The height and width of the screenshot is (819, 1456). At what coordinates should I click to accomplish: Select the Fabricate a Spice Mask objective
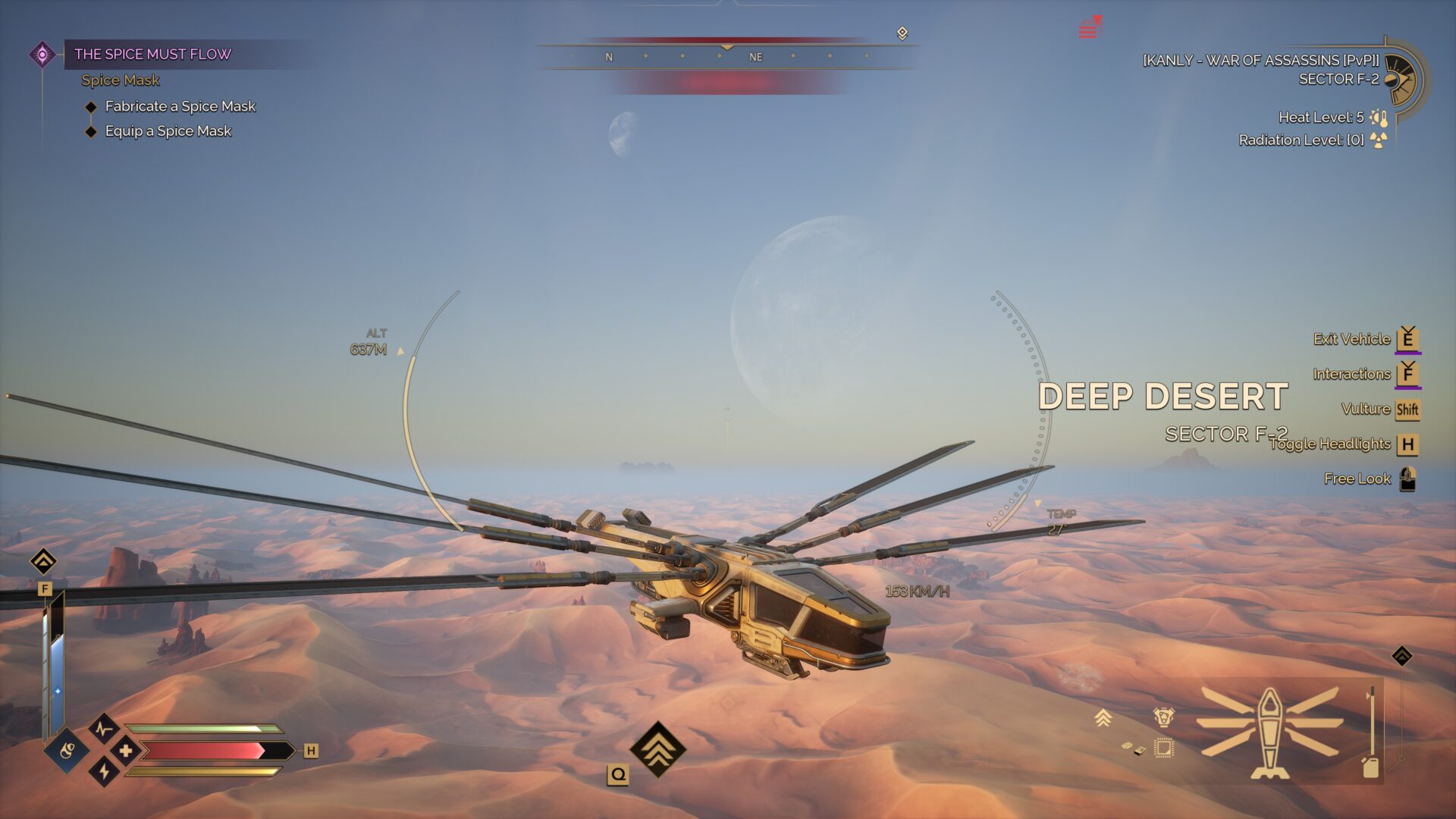(180, 106)
